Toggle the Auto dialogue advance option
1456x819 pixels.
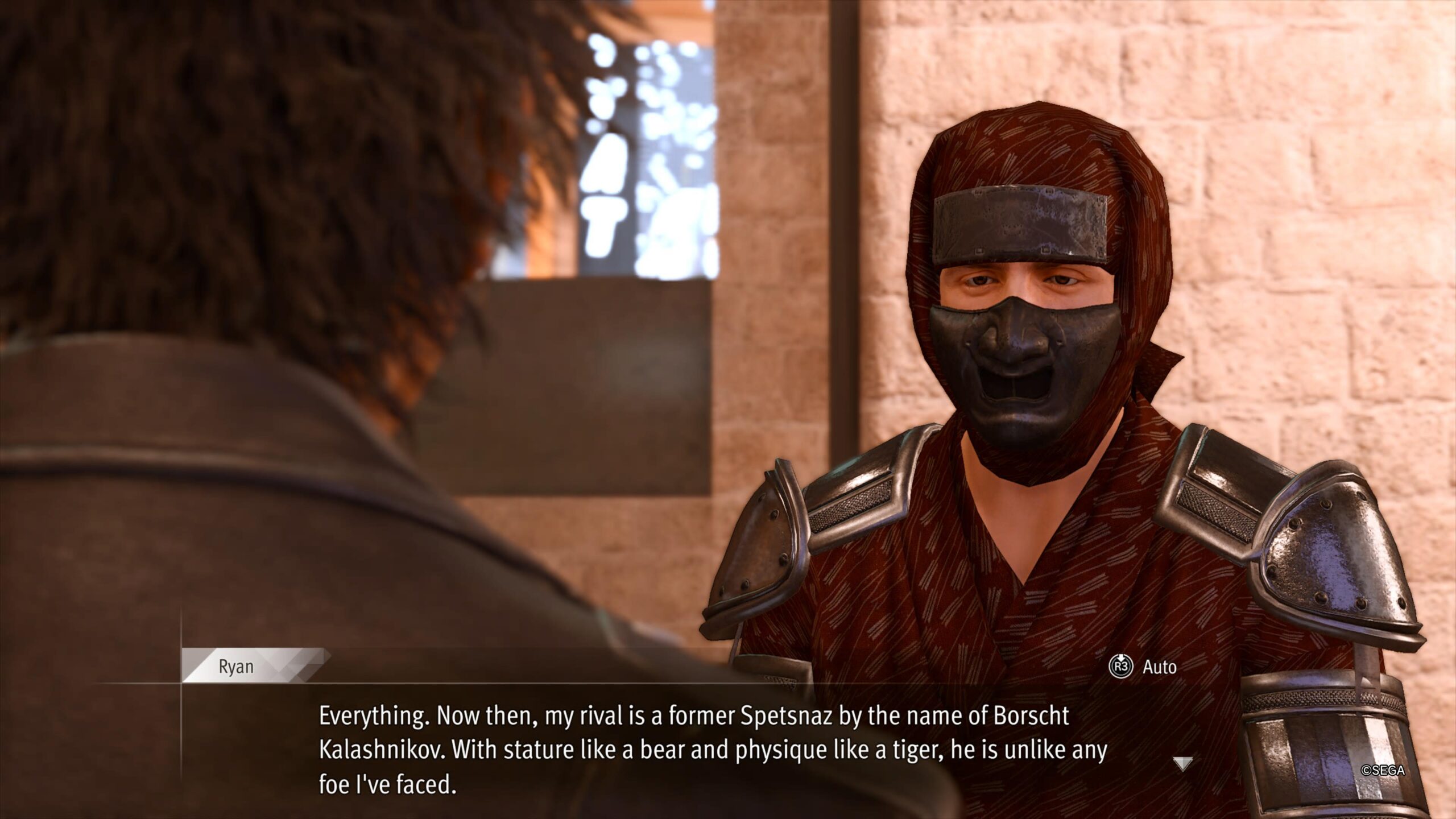tap(1143, 667)
